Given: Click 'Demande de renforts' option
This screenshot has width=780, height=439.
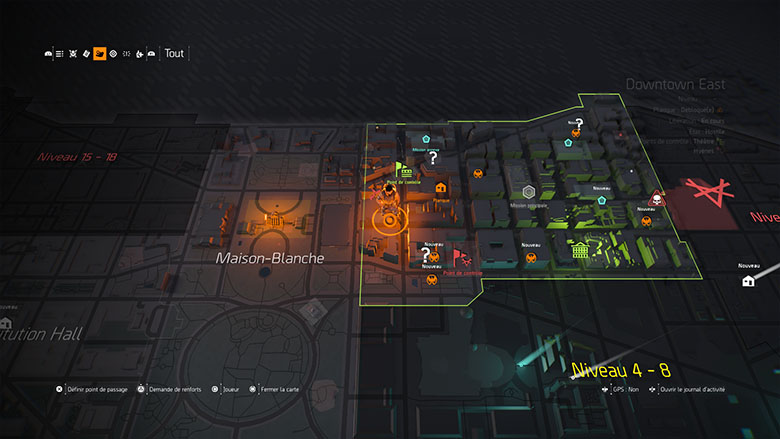Looking at the screenshot, I should [168, 389].
